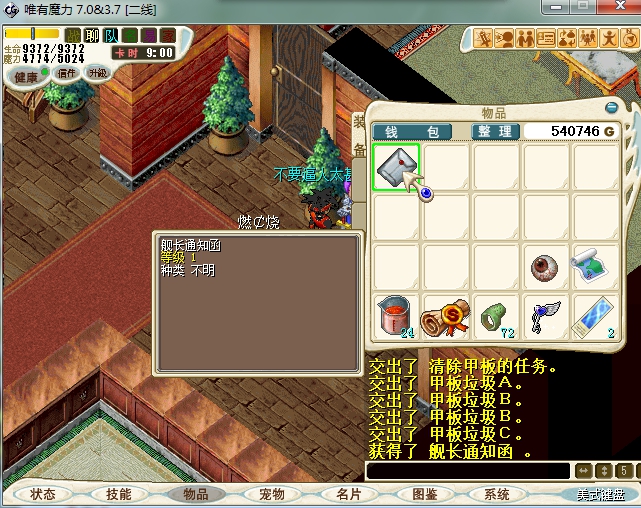
Task: Select the green item with count 72
Action: [496, 316]
